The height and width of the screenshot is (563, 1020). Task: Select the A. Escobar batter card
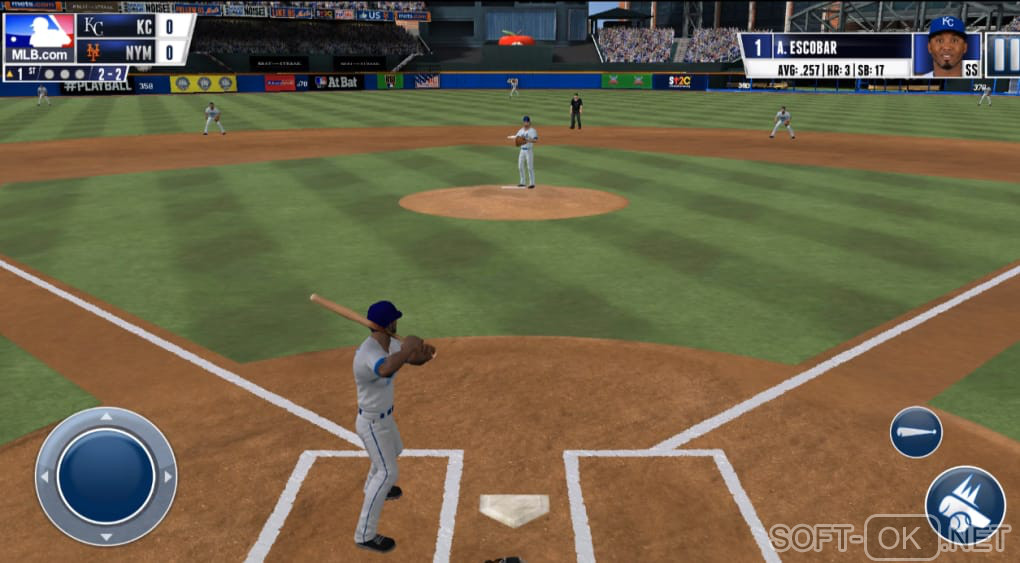860,55
